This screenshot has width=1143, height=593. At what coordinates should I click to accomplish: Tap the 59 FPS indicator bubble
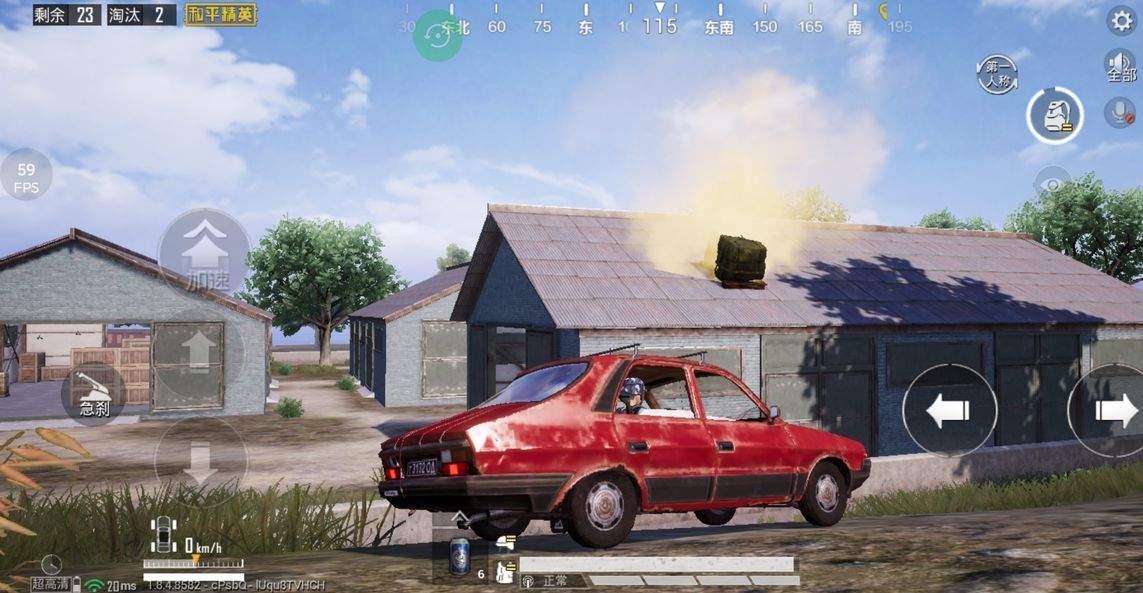[x=26, y=175]
